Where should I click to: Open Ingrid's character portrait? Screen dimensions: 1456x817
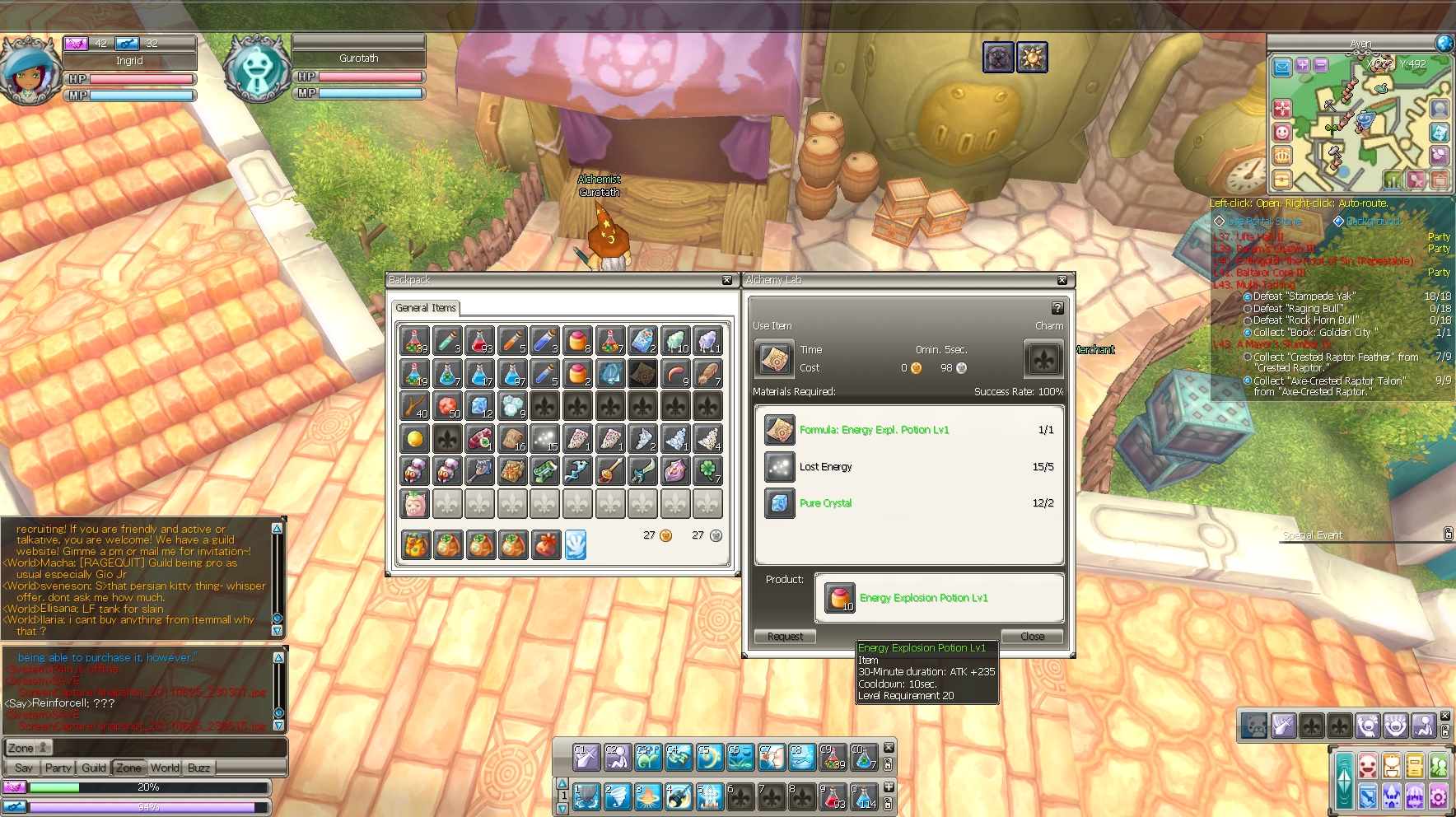click(x=30, y=71)
